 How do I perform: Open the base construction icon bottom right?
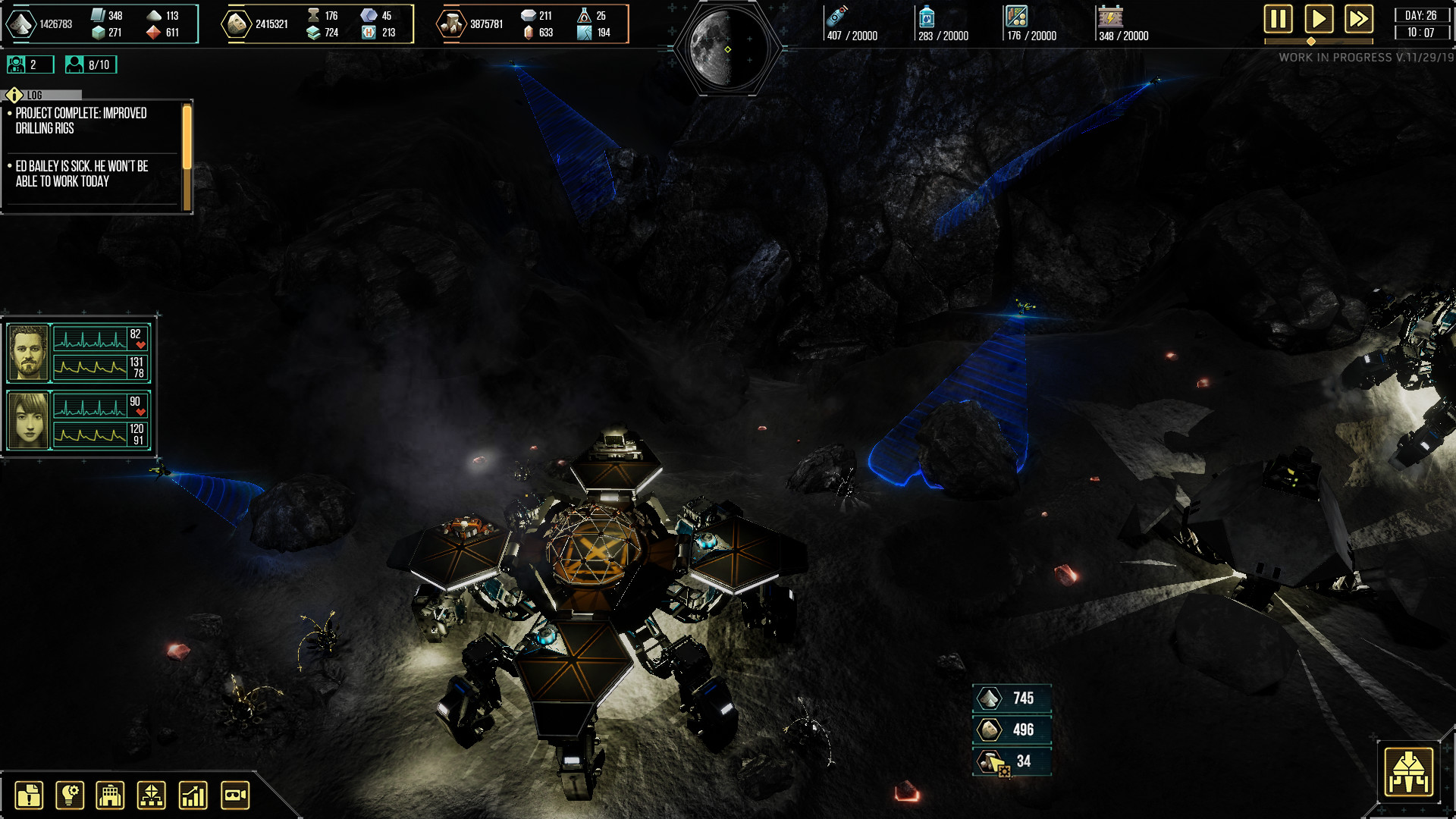point(1410,772)
